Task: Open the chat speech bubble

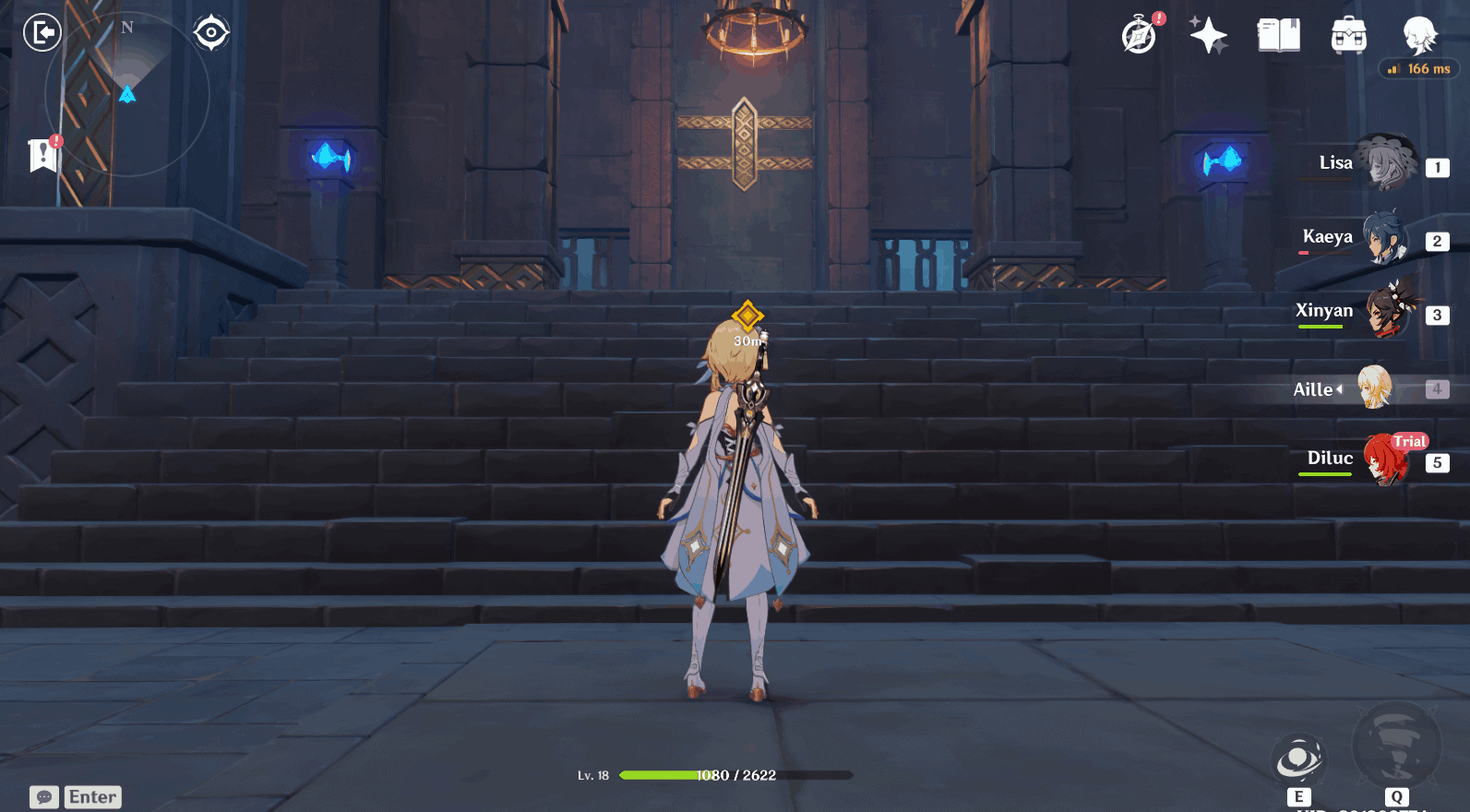Action: pos(44,797)
